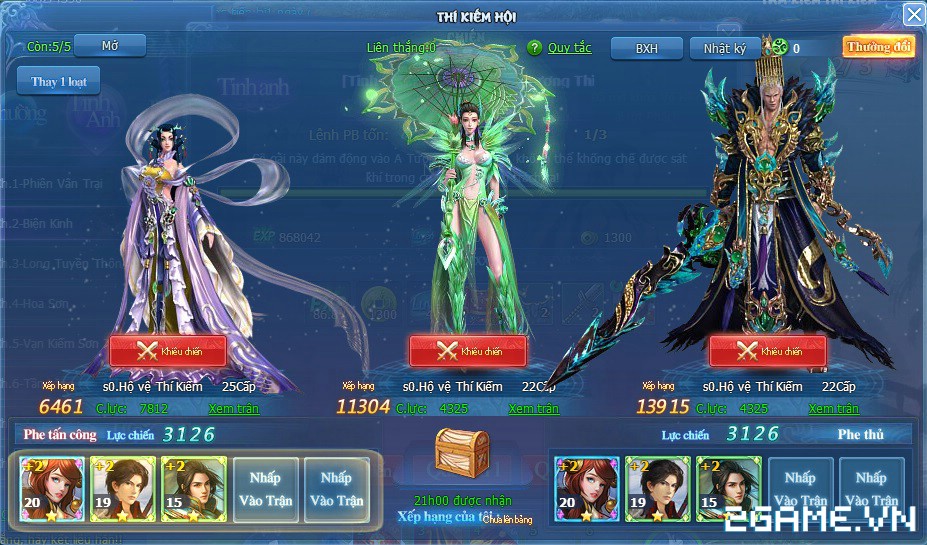Screen dimensions: 927x545
Task: Open the Nhật ký log
Action: coord(725,48)
